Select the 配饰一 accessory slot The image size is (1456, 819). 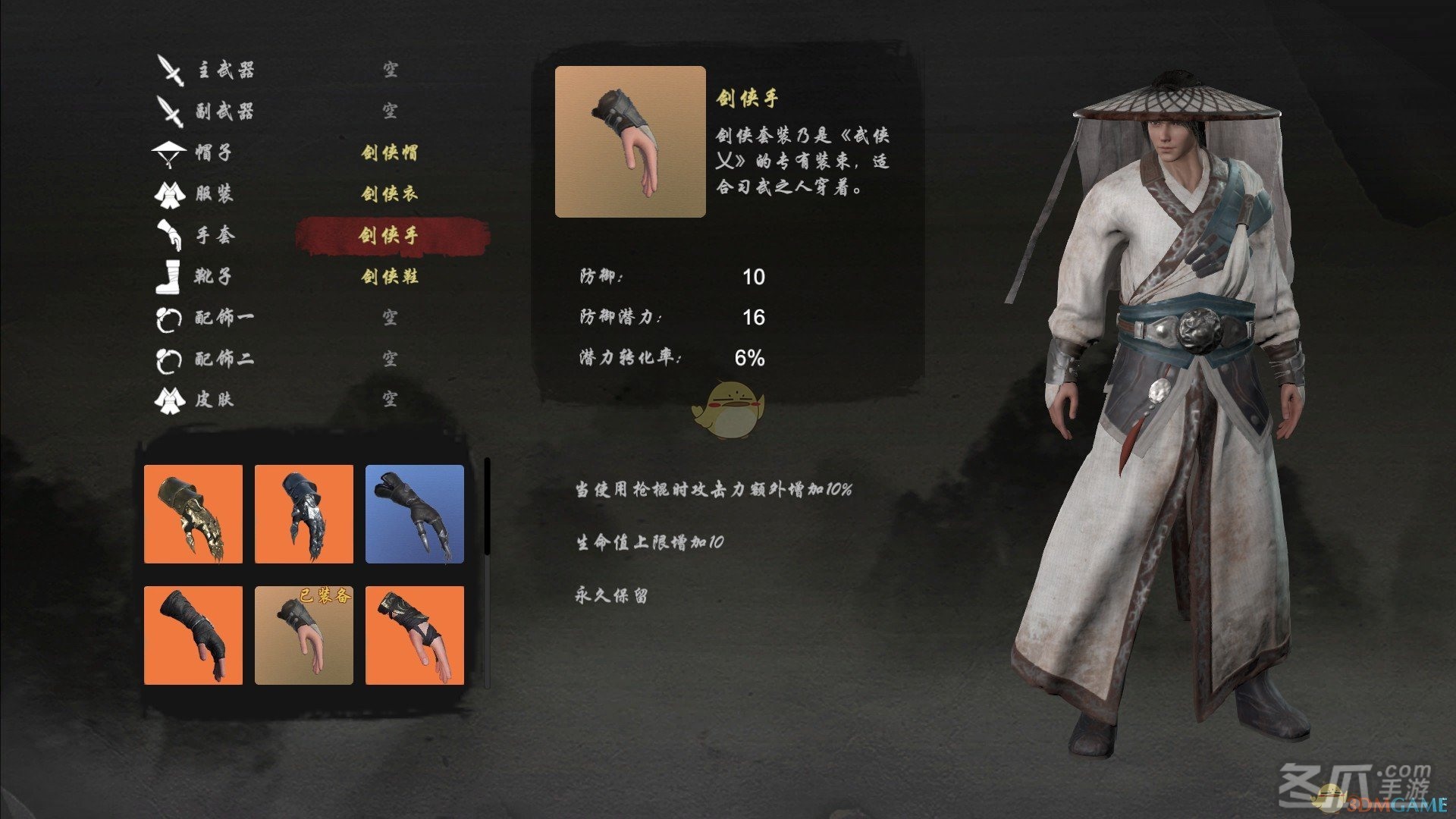[x=224, y=317]
